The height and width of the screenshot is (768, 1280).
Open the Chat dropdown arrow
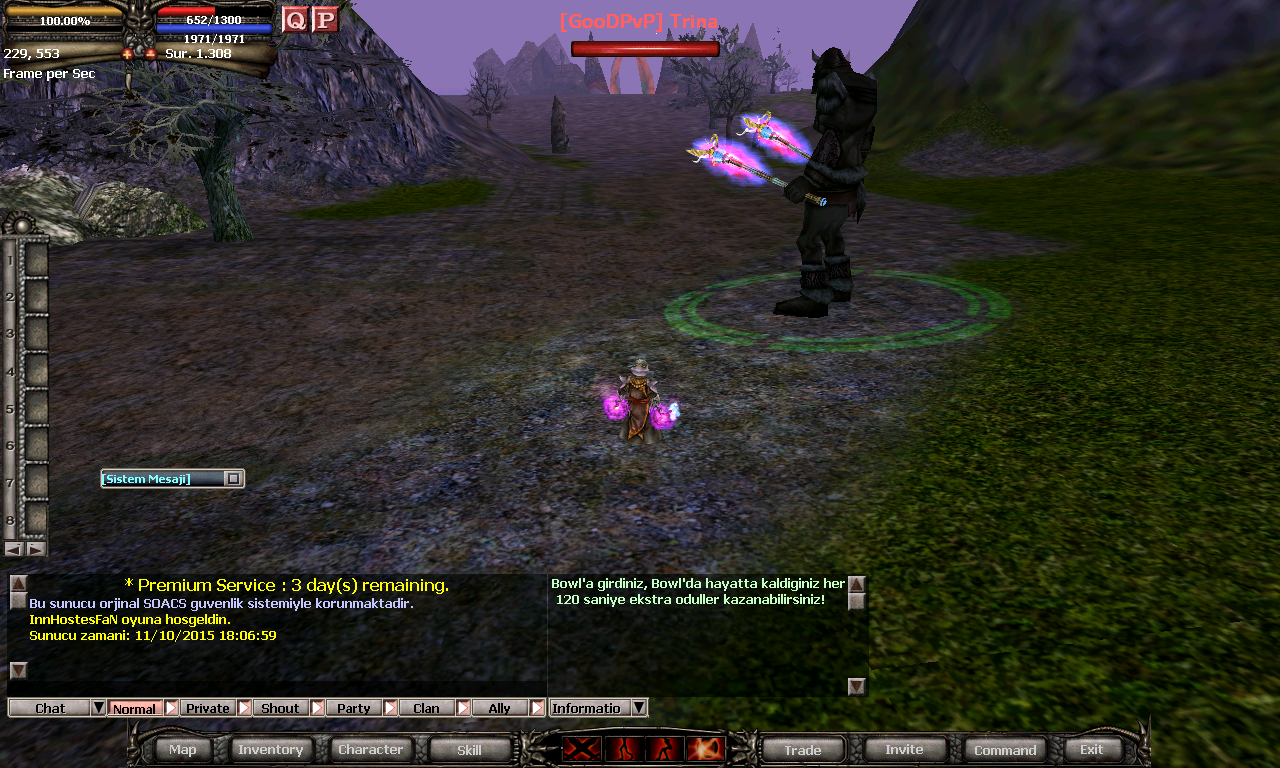98,708
